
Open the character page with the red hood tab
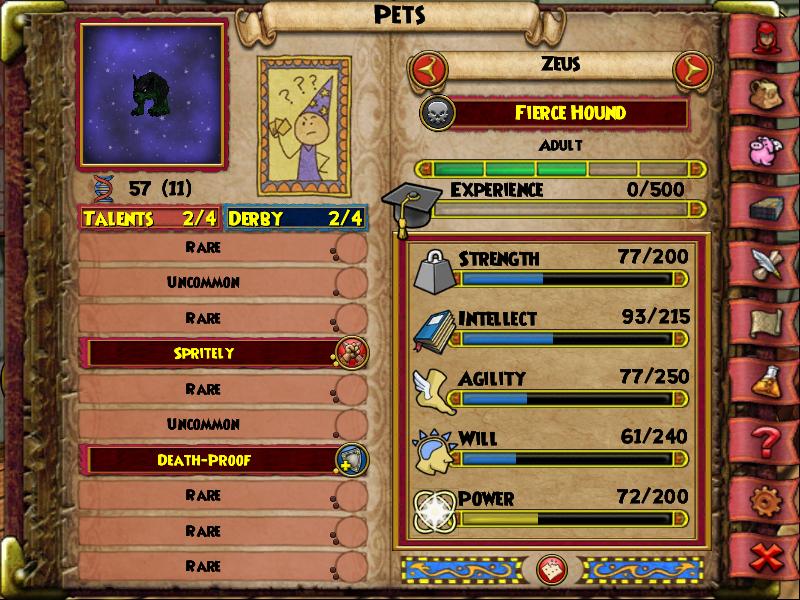[768, 37]
